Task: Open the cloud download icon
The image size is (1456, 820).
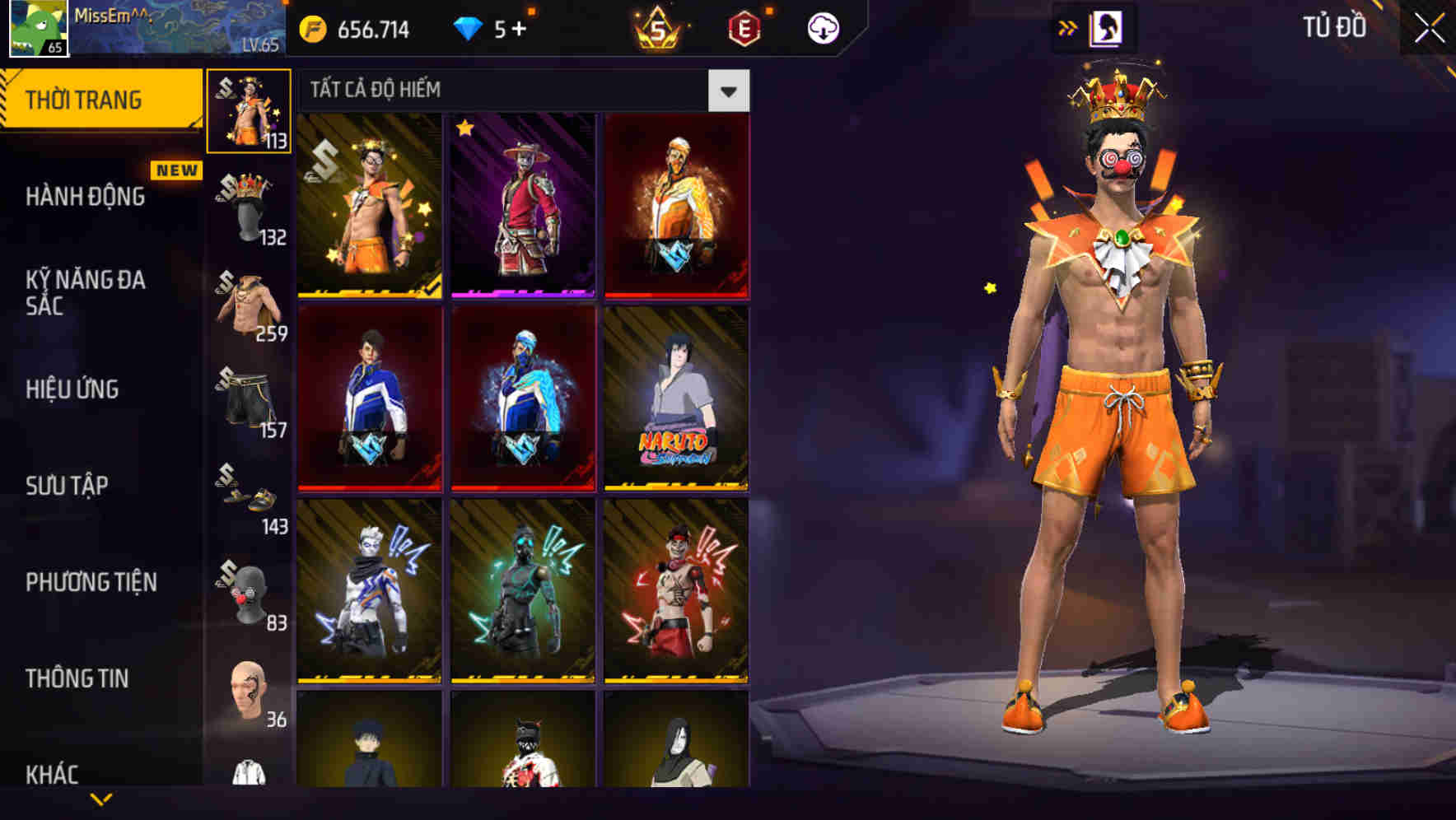Action: [823, 27]
